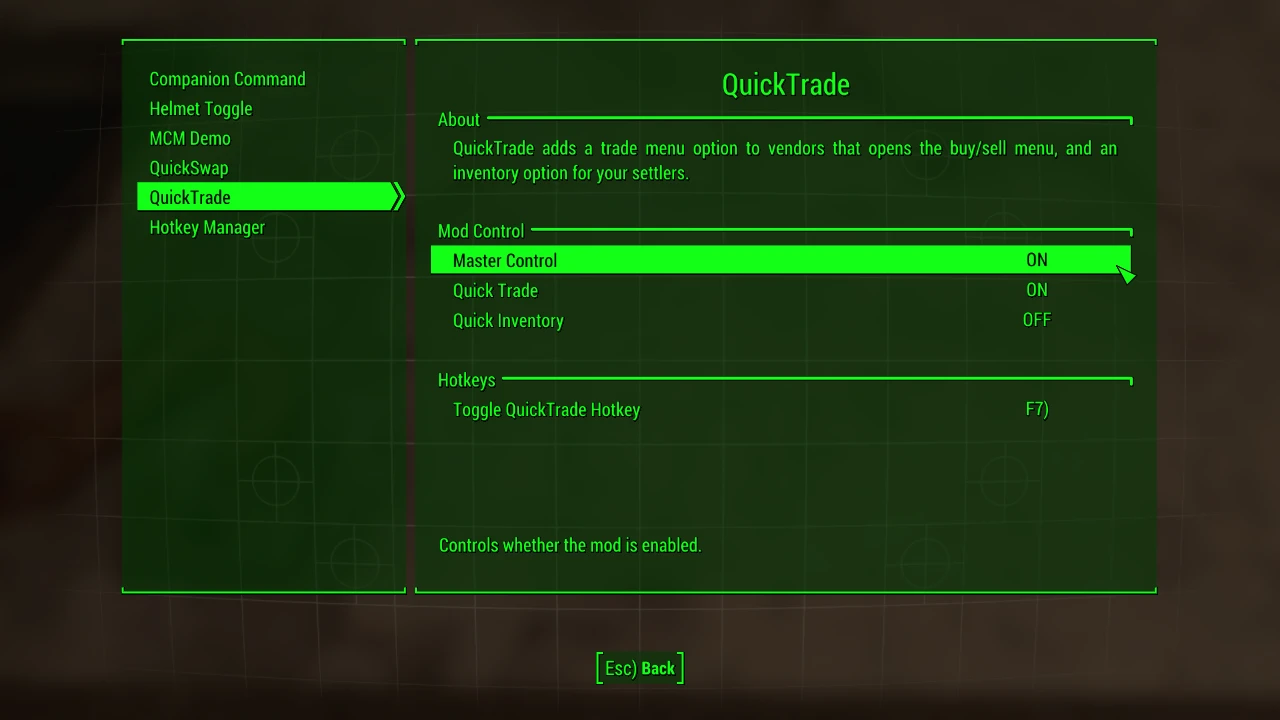Click the OFF value beside Quick Inventory
This screenshot has height=720, width=1280.
[1037, 320]
